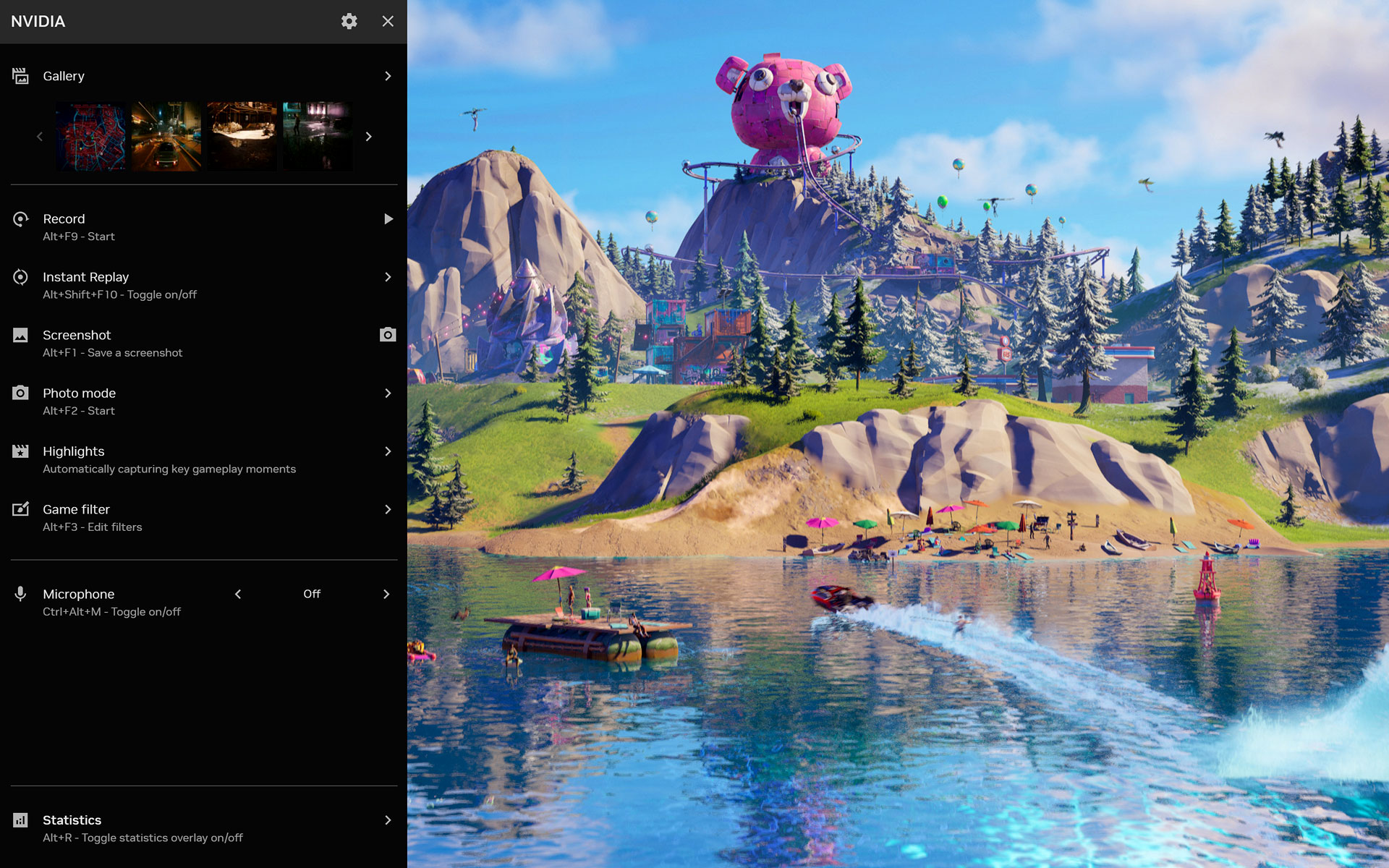
Task: Open Photo mode options with the chevron
Action: pyautogui.click(x=388, y=393)
